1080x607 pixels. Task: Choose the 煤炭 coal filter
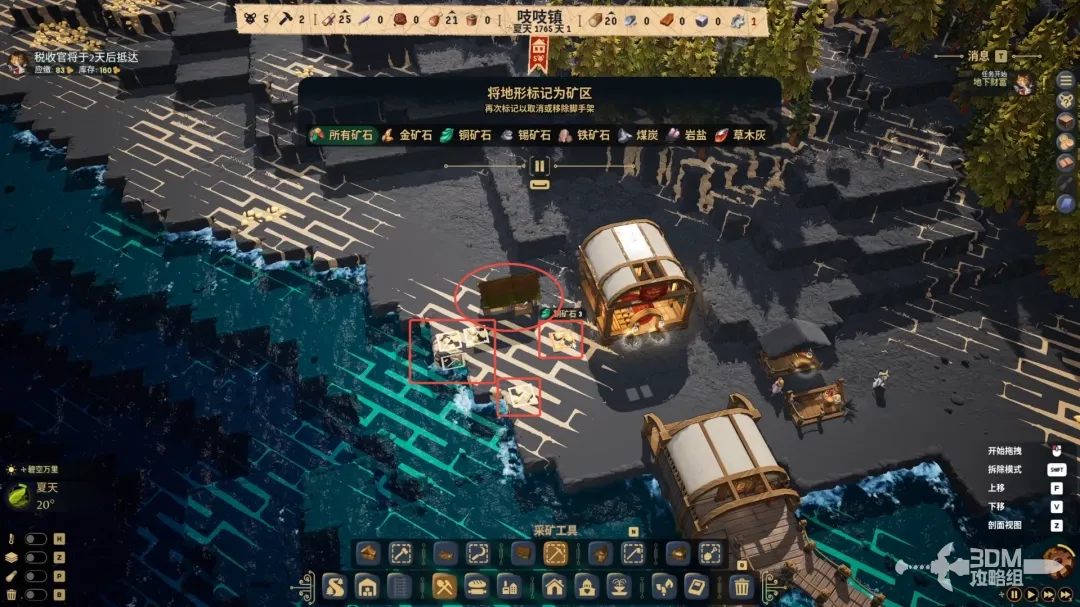pos(640,135)
